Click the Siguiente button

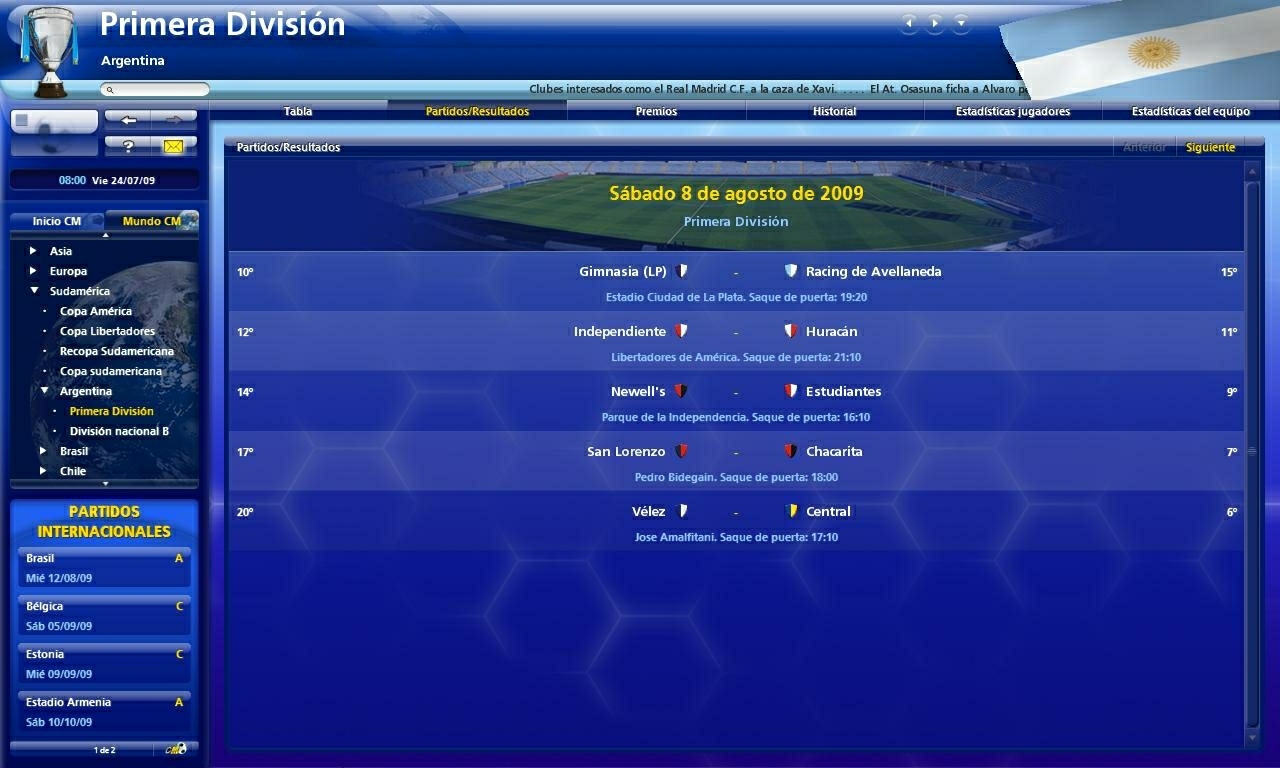[x=1209, y=146]
